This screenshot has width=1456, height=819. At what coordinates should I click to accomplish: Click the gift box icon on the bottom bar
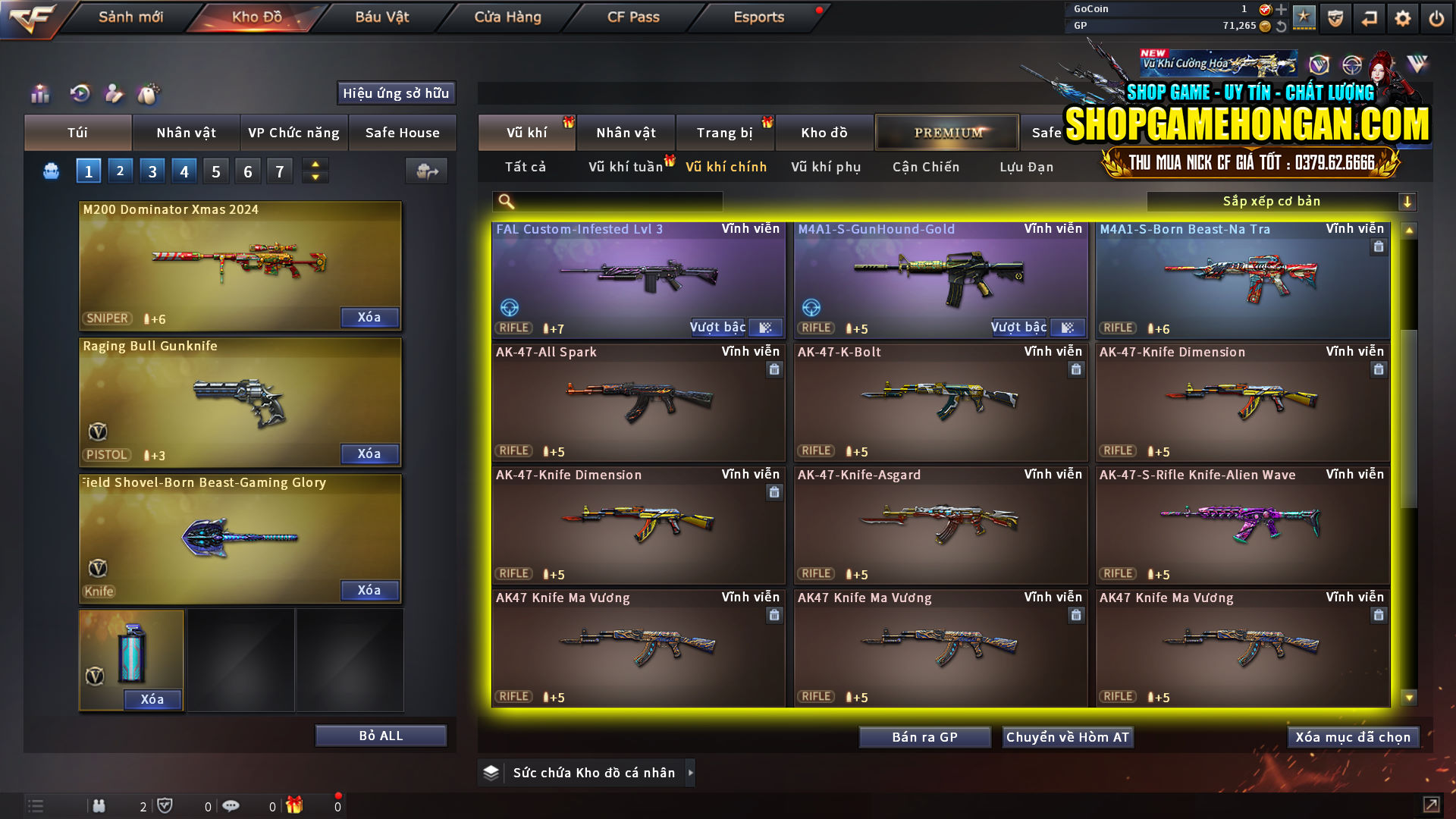tap(296, 805)
